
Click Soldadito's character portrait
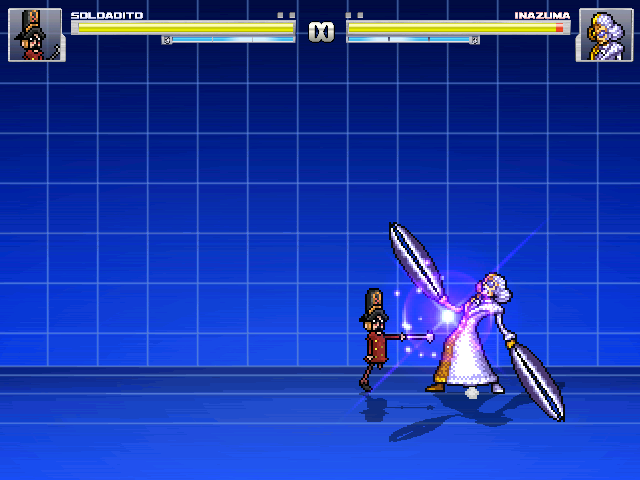pyautogui.click(x=36, y=35)
